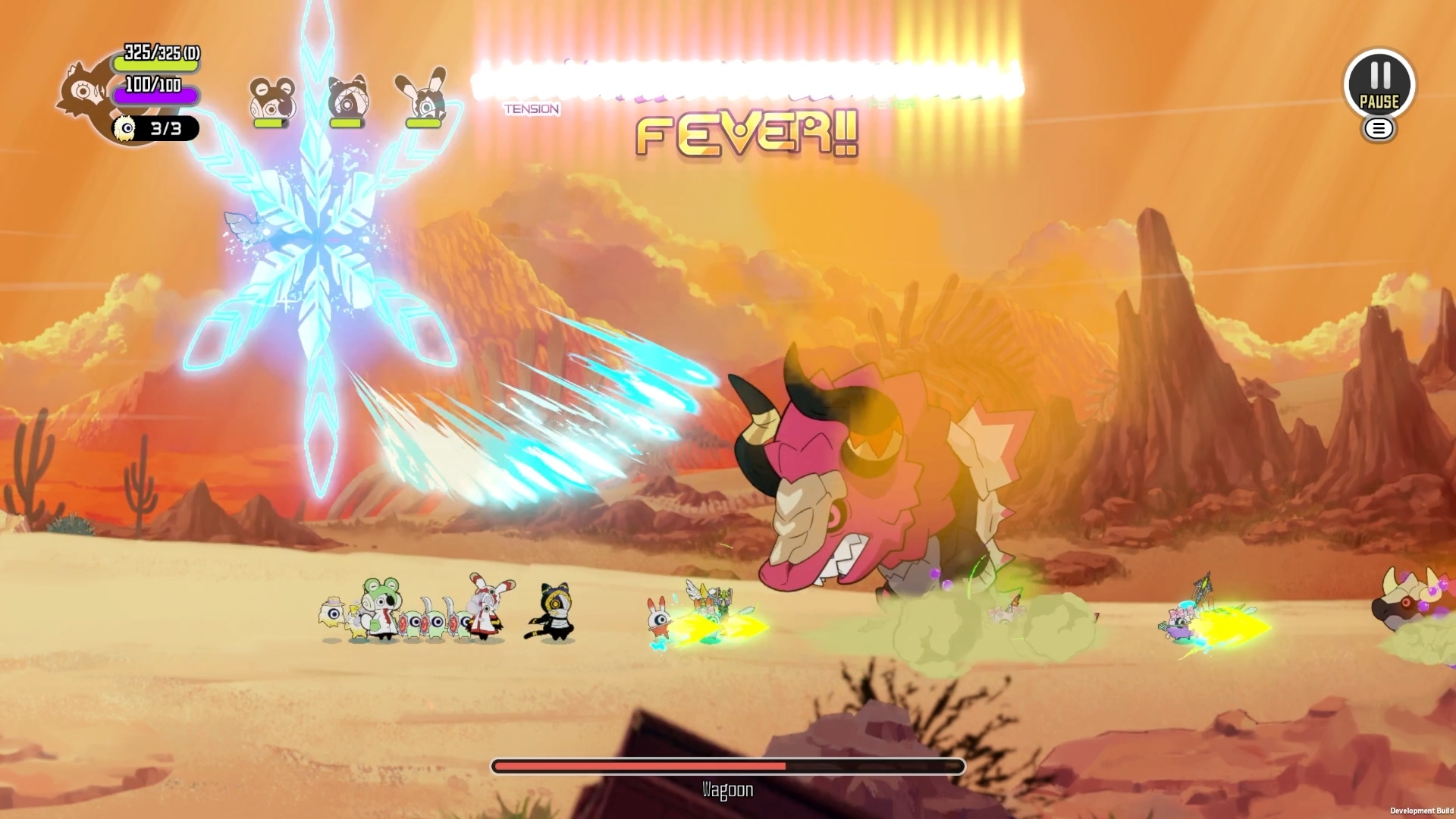Select the rabbit party member portrait

click(422, 99)
